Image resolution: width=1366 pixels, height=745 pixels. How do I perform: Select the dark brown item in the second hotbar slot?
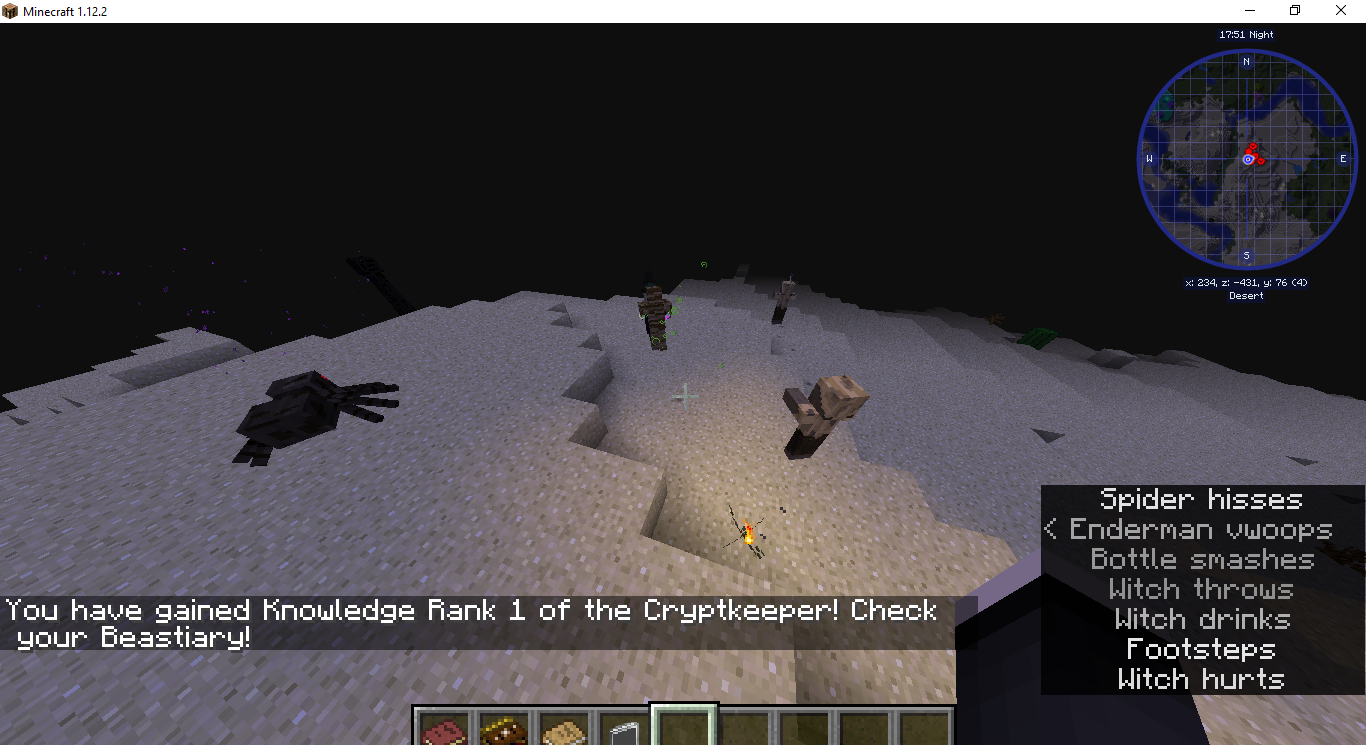coord(504,731)
